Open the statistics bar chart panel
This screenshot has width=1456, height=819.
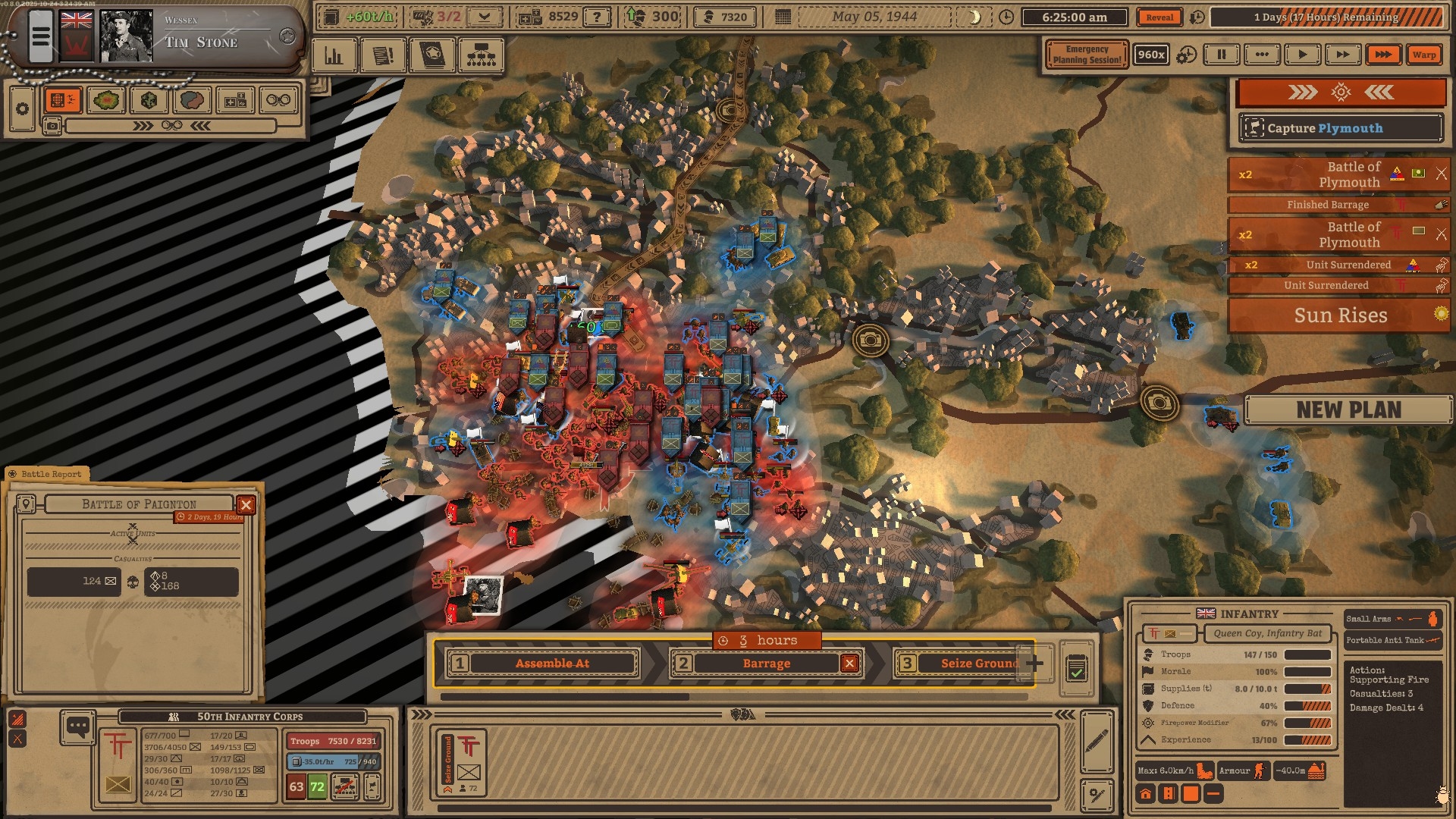[x=334, y=56]
